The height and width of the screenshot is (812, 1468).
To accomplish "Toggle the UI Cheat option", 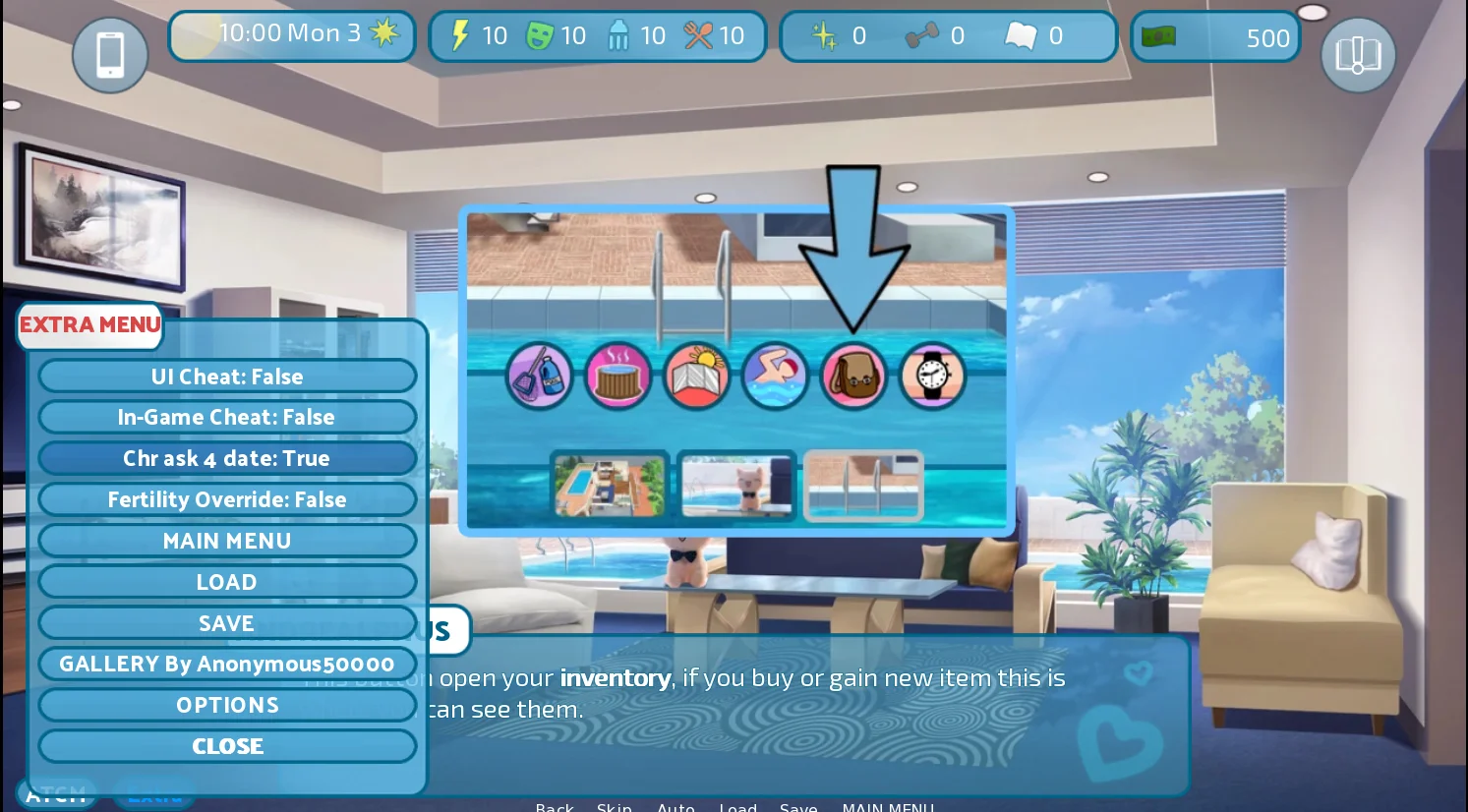I will (227, 377).
